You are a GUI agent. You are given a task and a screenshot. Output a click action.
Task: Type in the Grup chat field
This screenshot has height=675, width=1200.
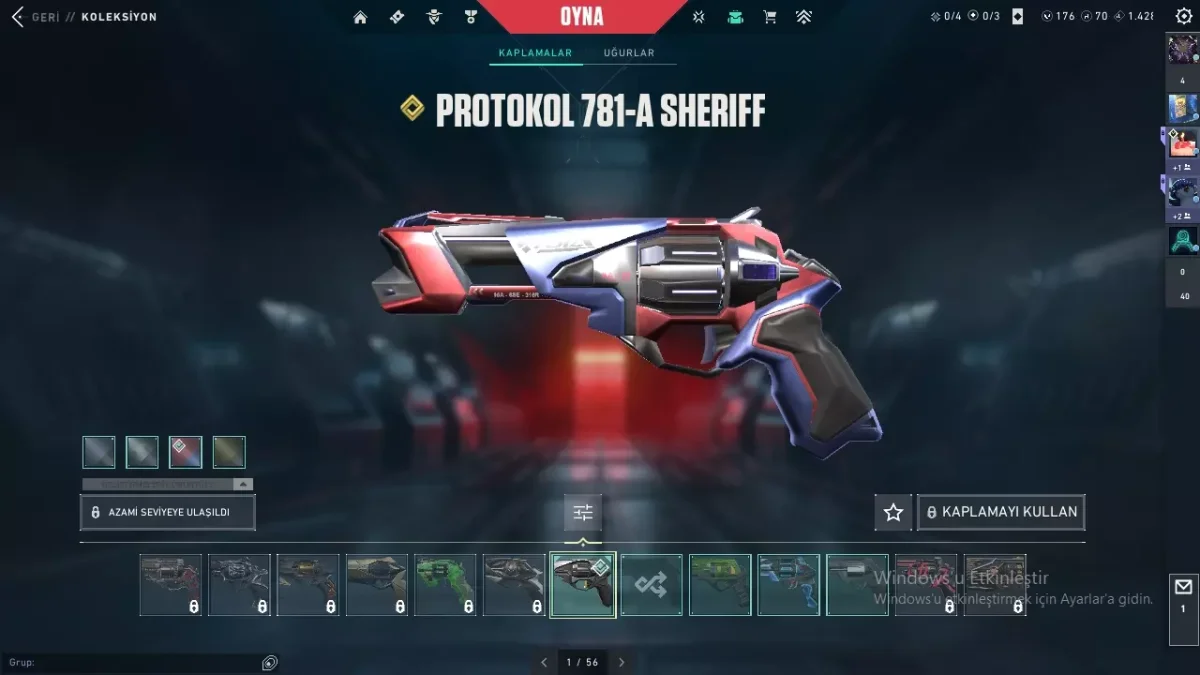point(130,662)
